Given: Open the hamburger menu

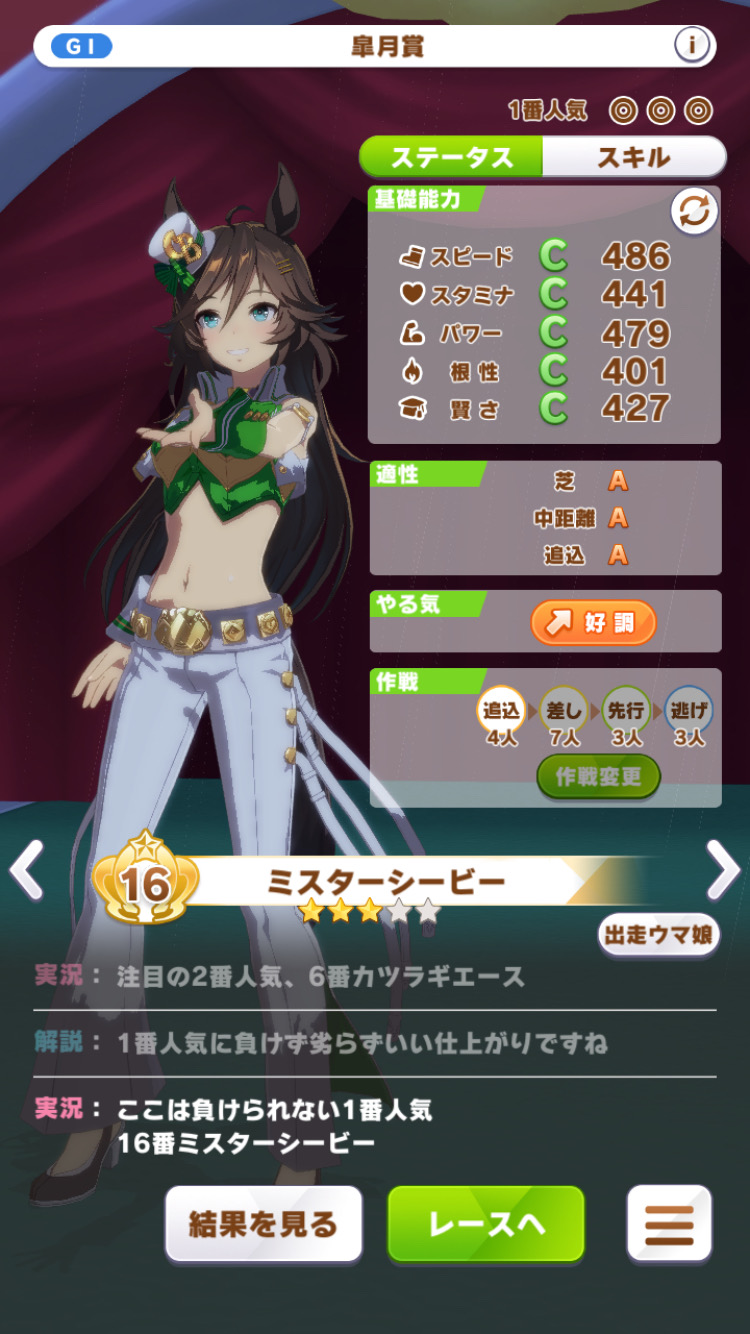Looking at the screenshot, I should tap(669, 1224).
